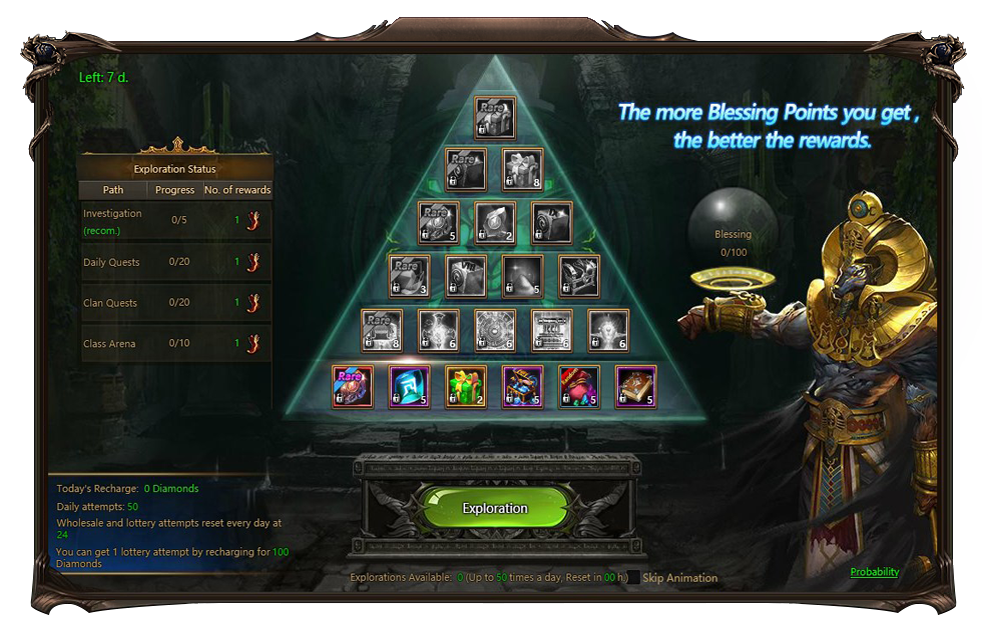
Task: Choose the green gift box reward
Action: (x=466, y=387)
